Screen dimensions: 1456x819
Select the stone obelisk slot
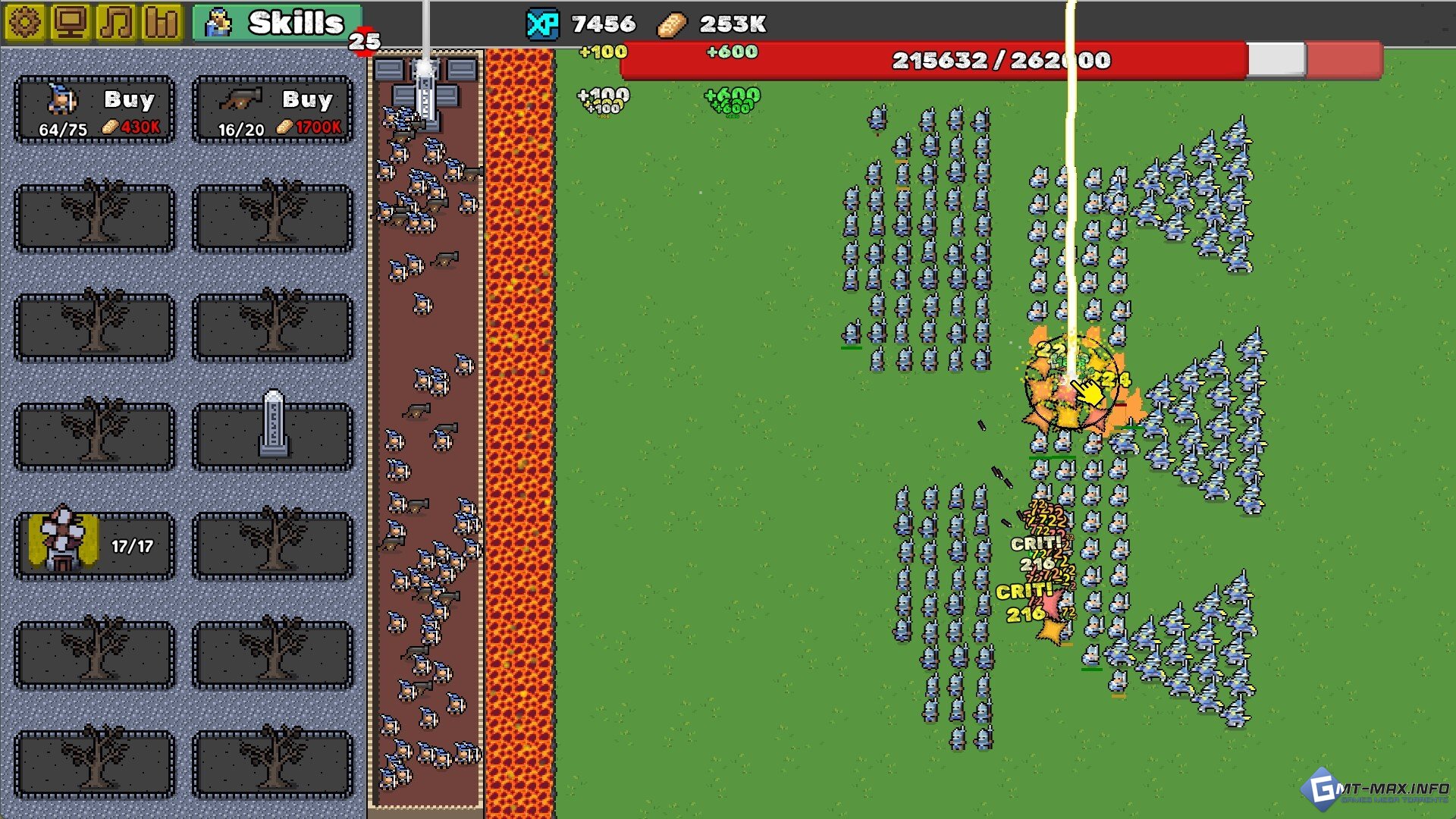273,436
